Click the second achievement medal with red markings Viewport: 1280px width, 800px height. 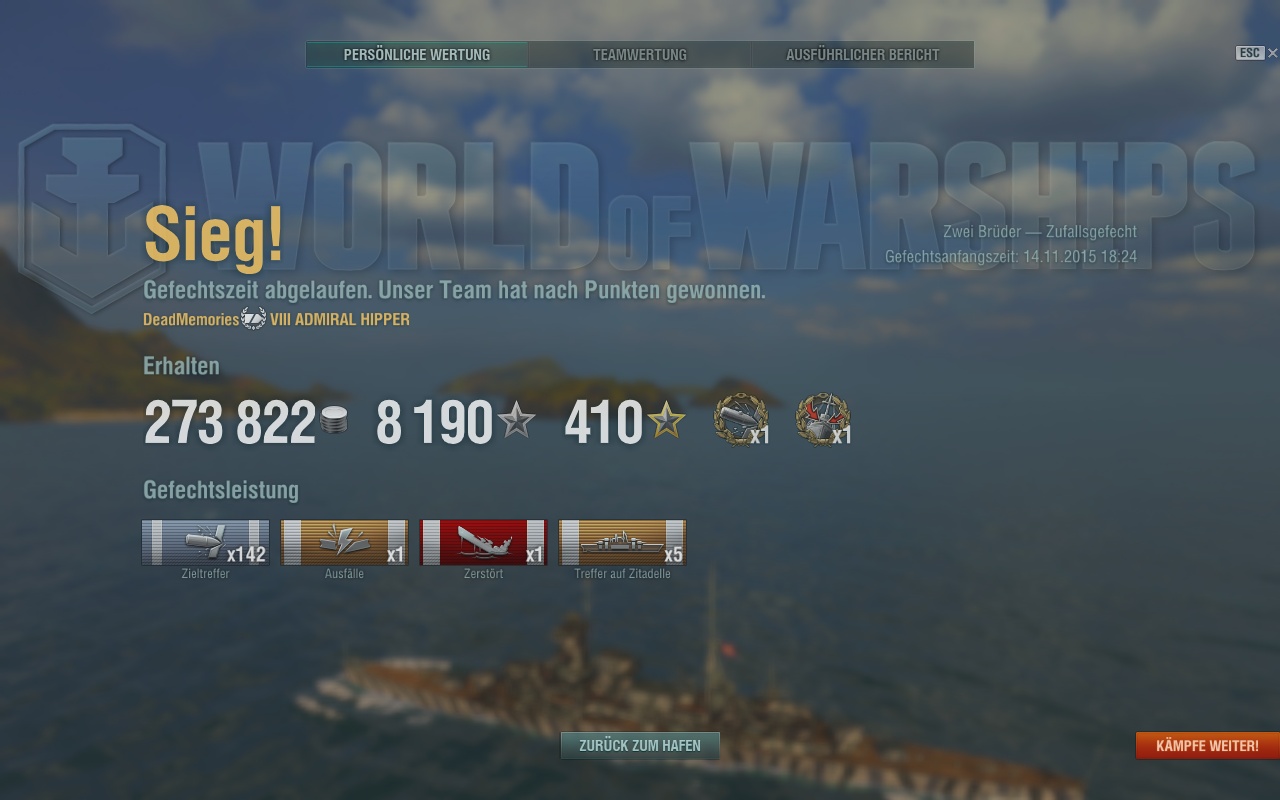coord(822,420)
